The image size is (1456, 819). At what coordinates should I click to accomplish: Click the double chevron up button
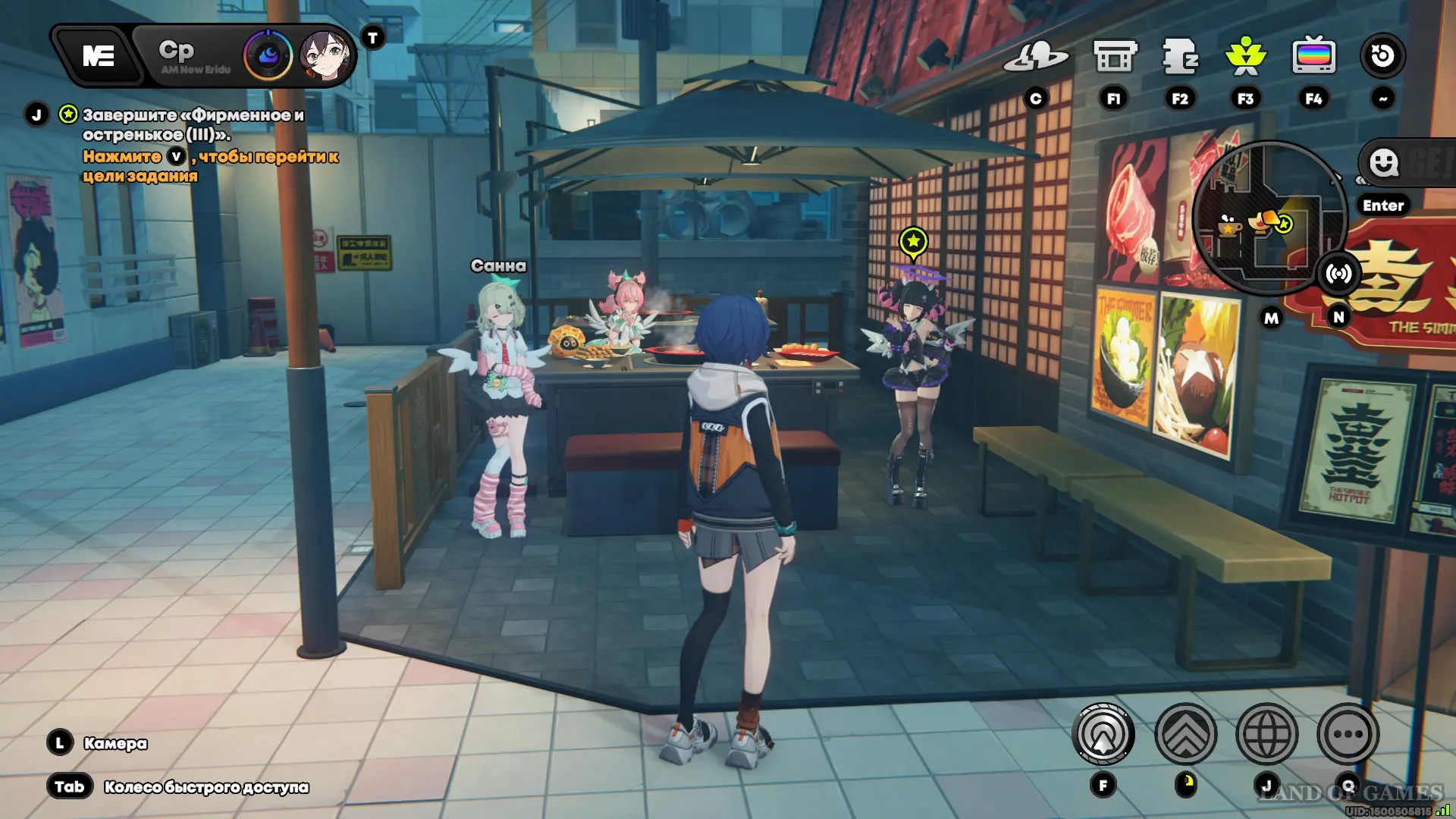(1185, 734)
